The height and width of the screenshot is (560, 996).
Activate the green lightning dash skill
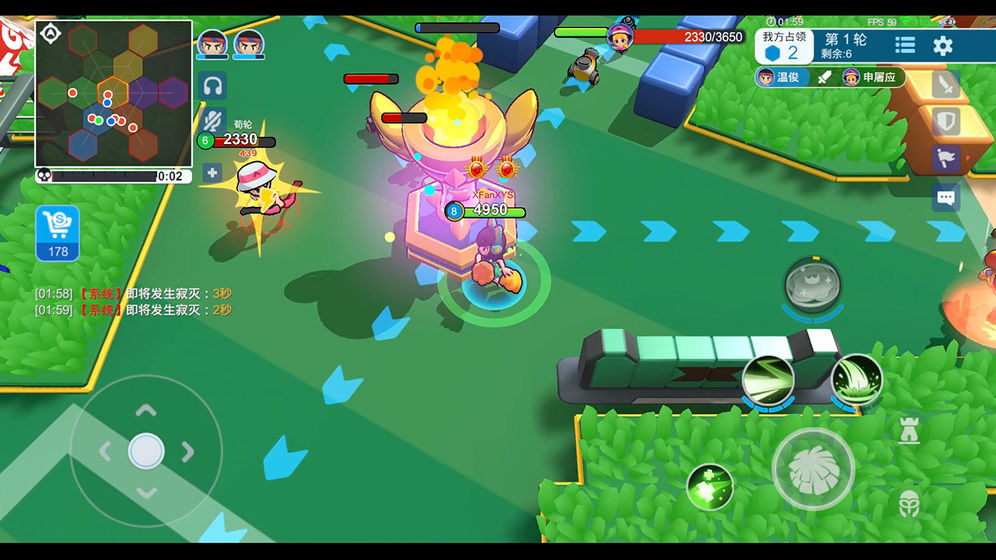tap(768, 380)
